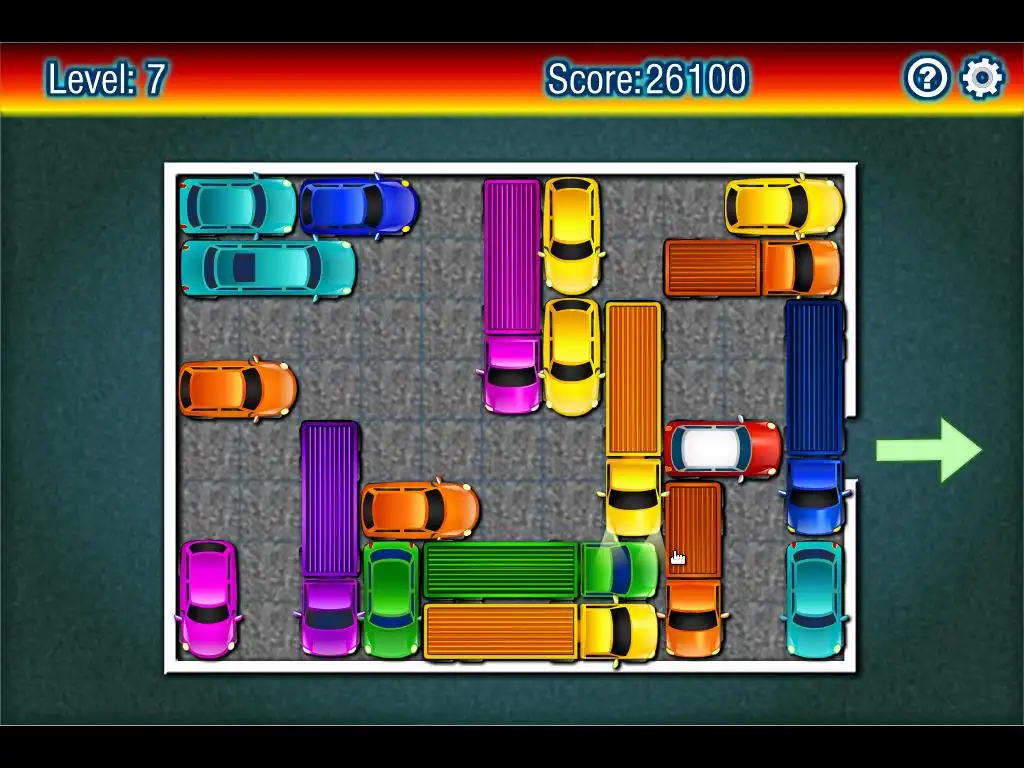The image size is (1024, 768).
Task: Open the settings gear menu
Action: pyautogui.click(x=981, y=77)
